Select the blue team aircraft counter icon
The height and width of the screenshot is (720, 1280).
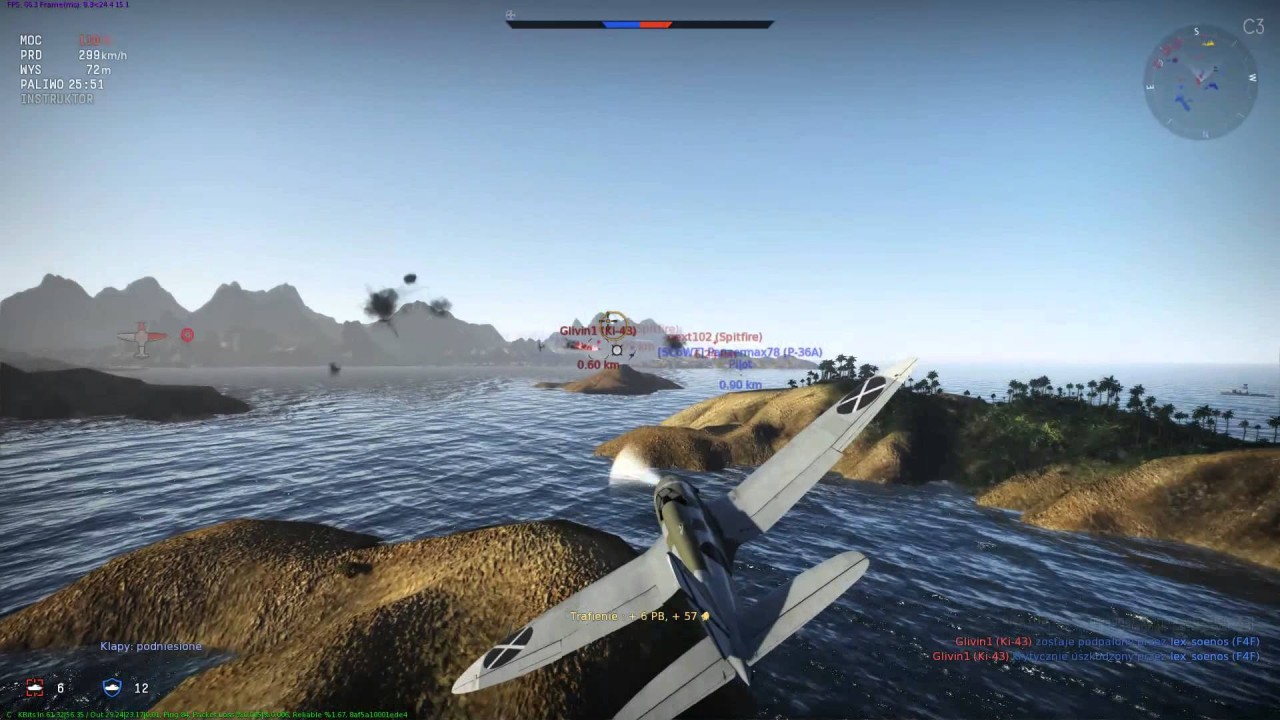[113, 687]
